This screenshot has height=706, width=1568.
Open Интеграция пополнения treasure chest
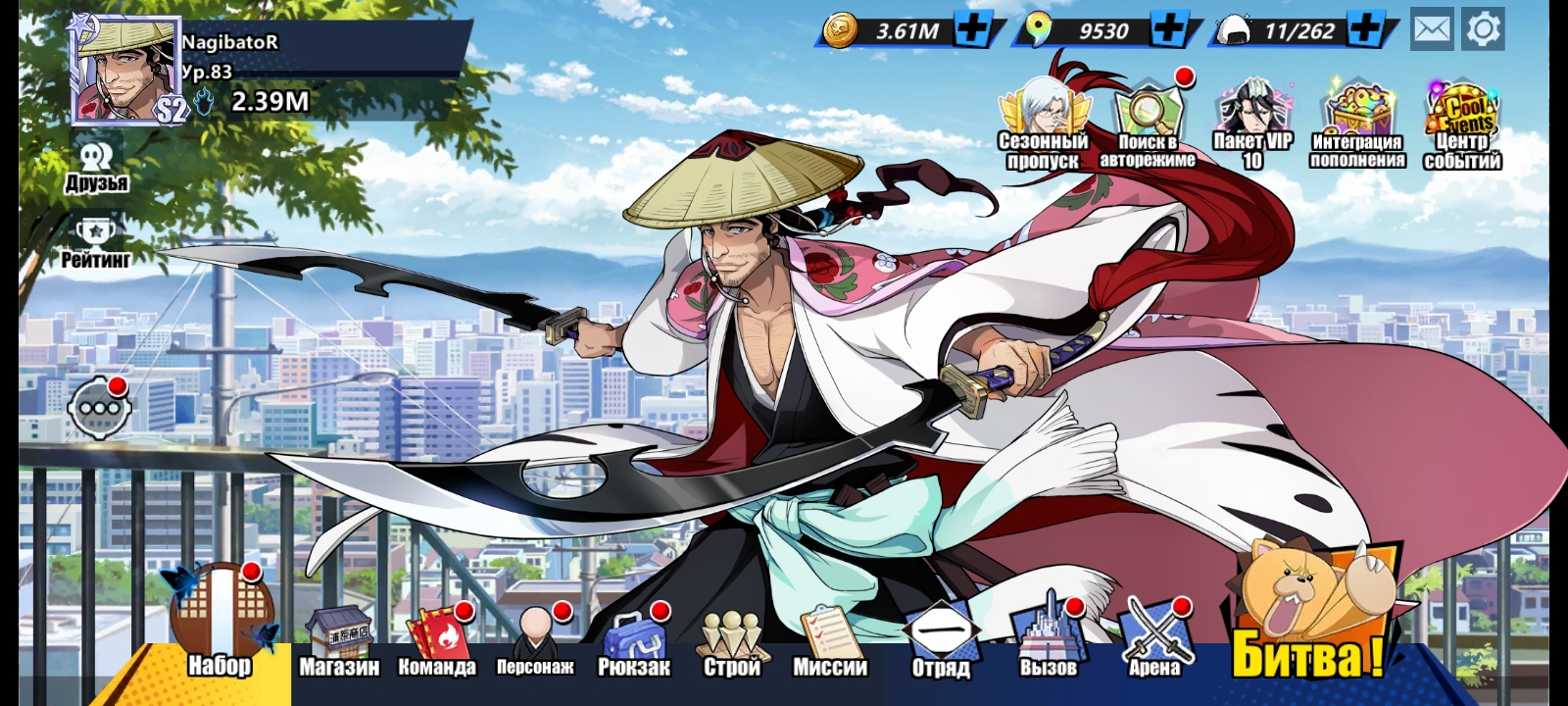coord(1357,127)
